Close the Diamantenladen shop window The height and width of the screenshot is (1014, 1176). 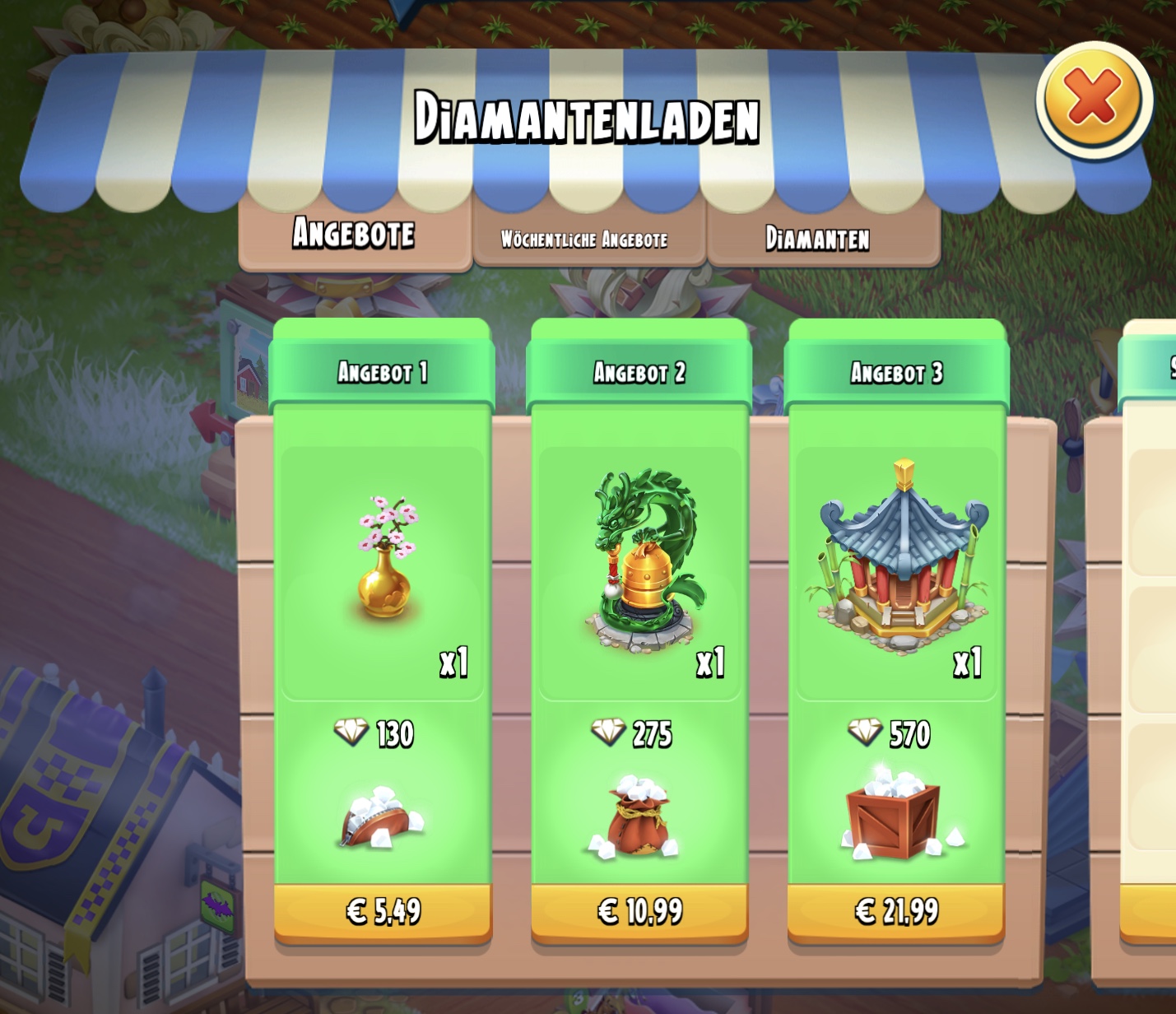coord(1094,99)
